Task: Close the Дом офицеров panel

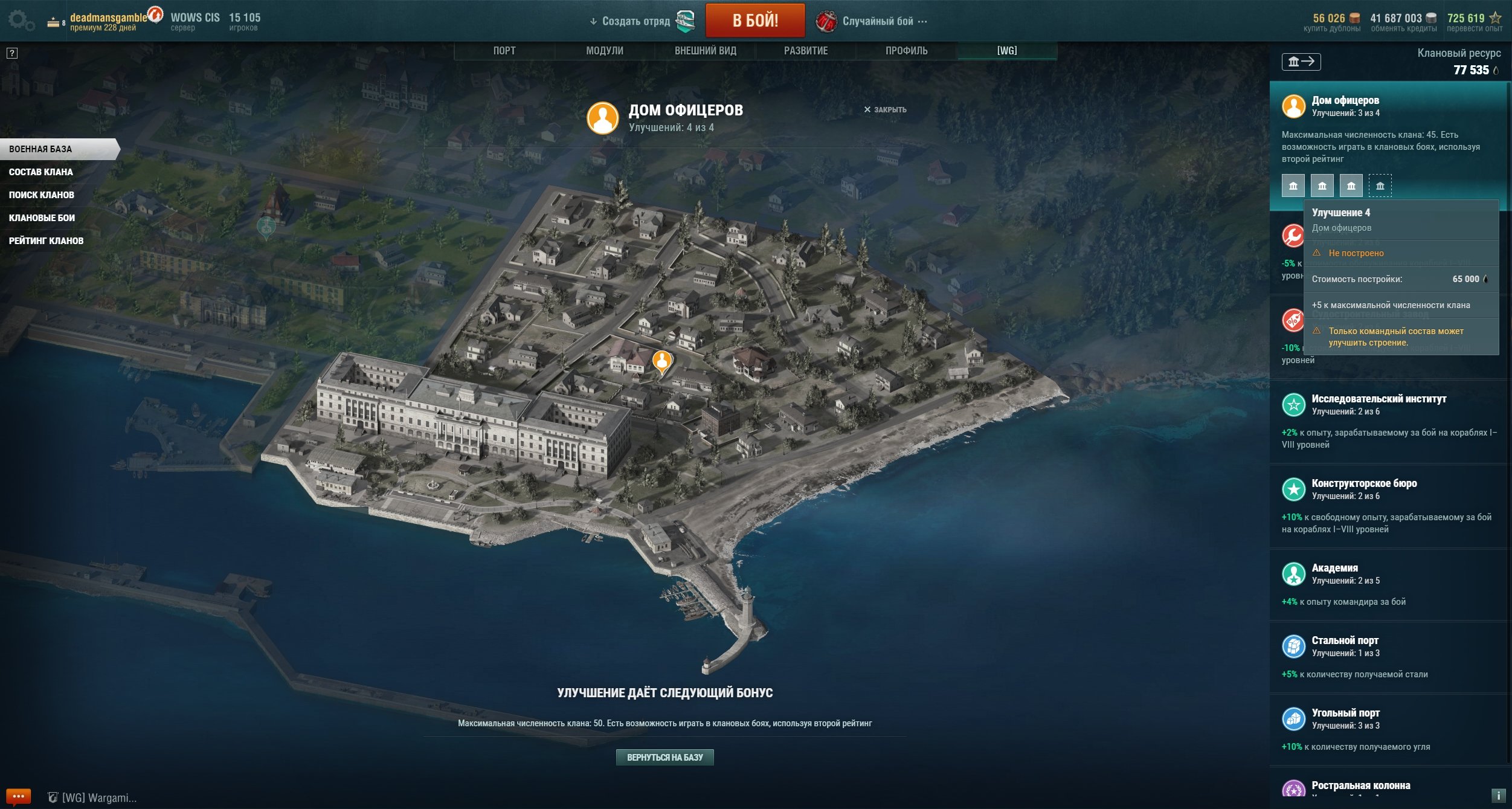Action: tap(884, 109)
